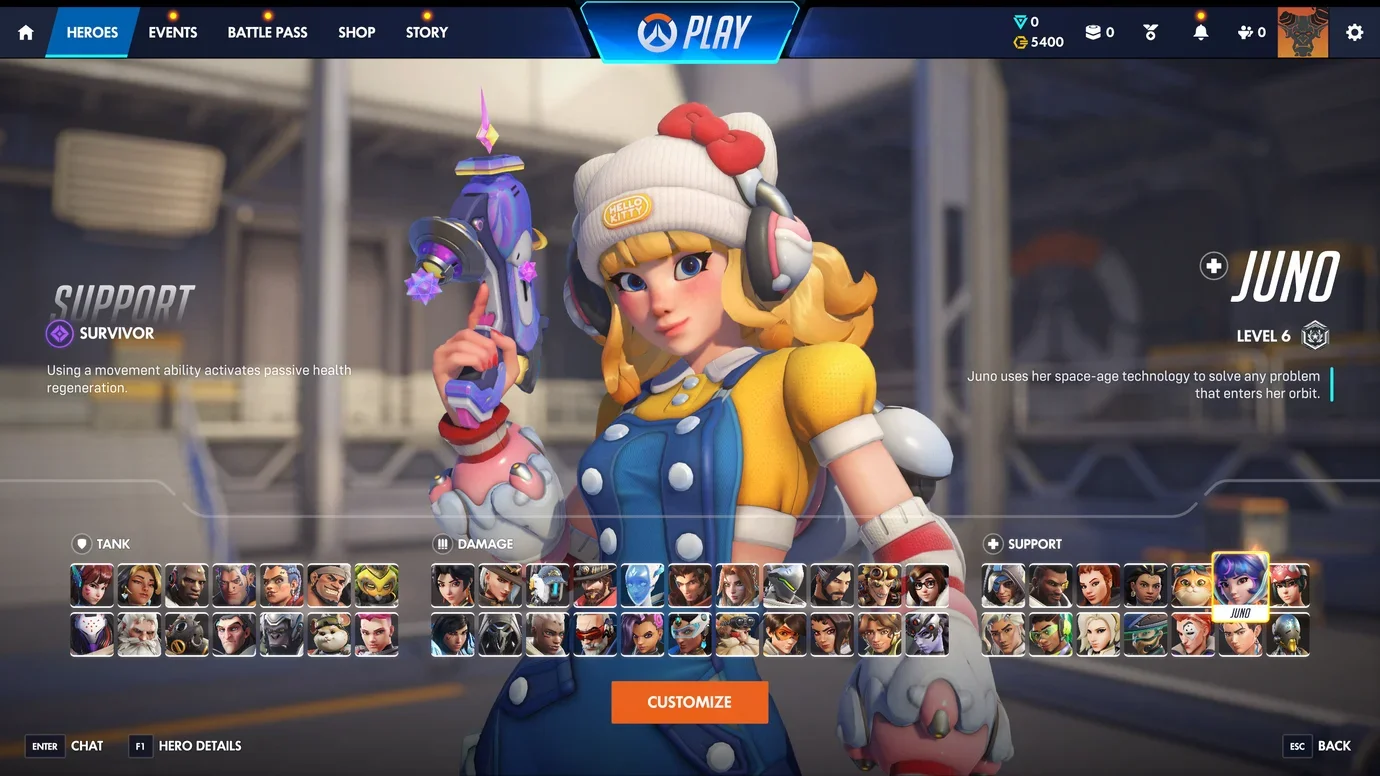Image resolution: width=1380 pixels, height=776 pixels.
Task: Open the BATTLE PASS section
Action: click(267, 31)
